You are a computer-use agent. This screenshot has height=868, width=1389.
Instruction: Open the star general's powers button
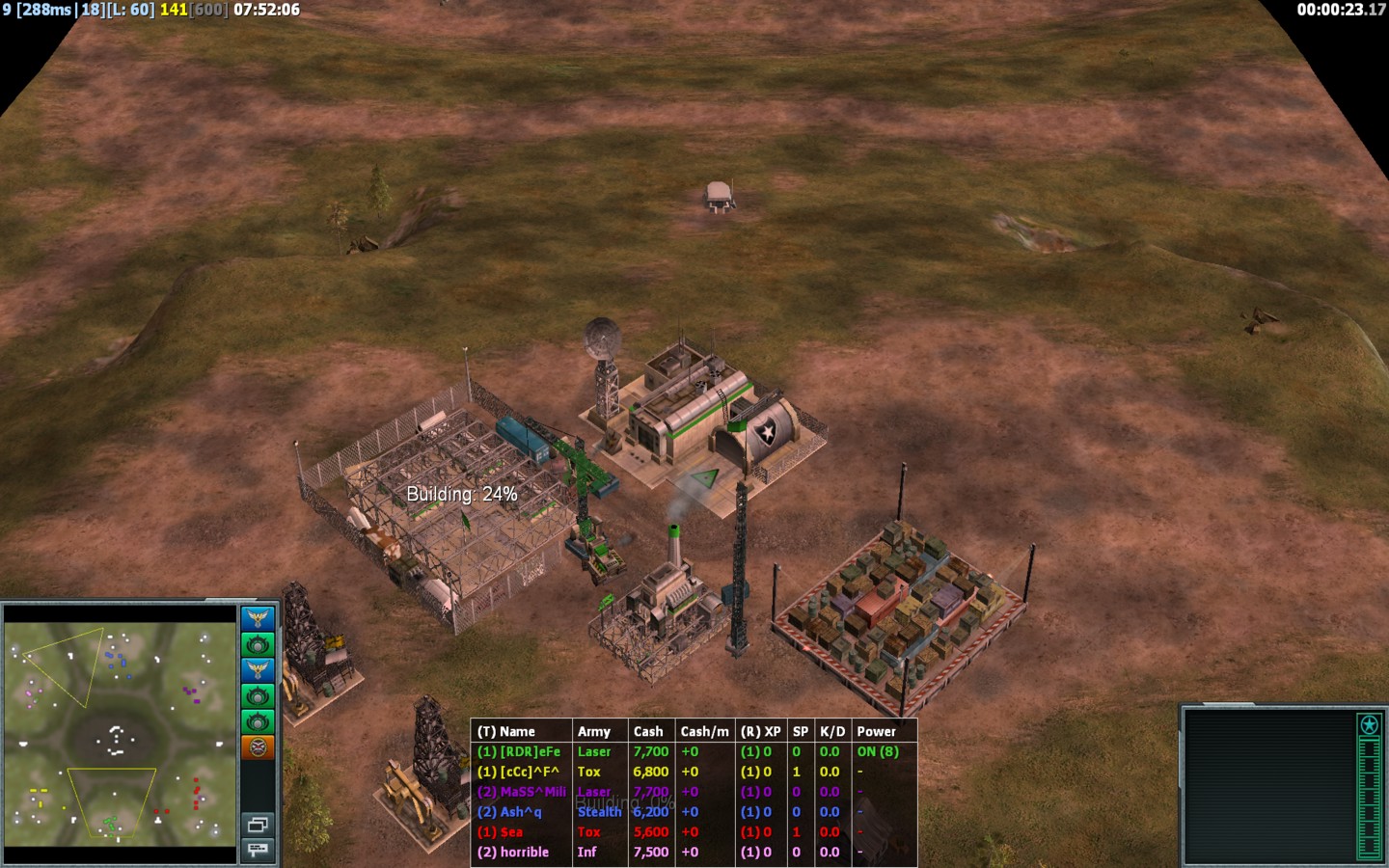[1369, 725]
